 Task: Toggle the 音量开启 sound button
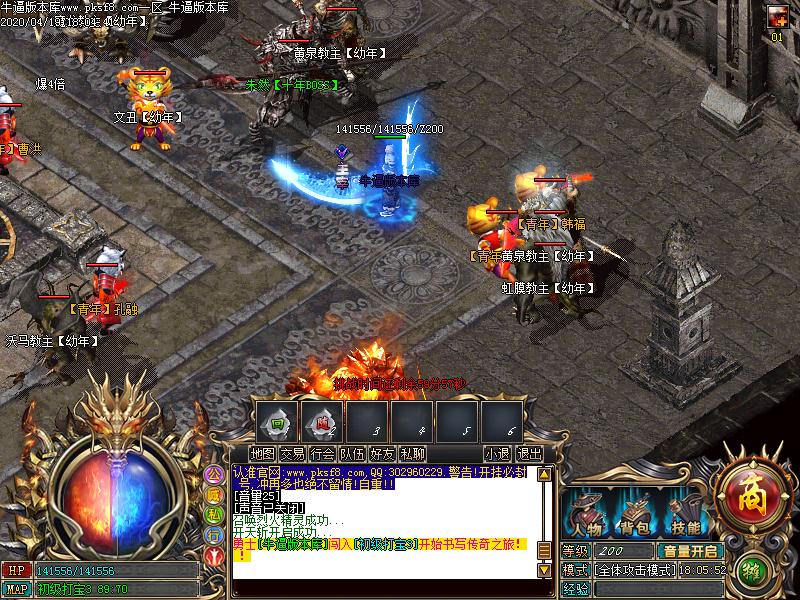(x=689, y=551)
